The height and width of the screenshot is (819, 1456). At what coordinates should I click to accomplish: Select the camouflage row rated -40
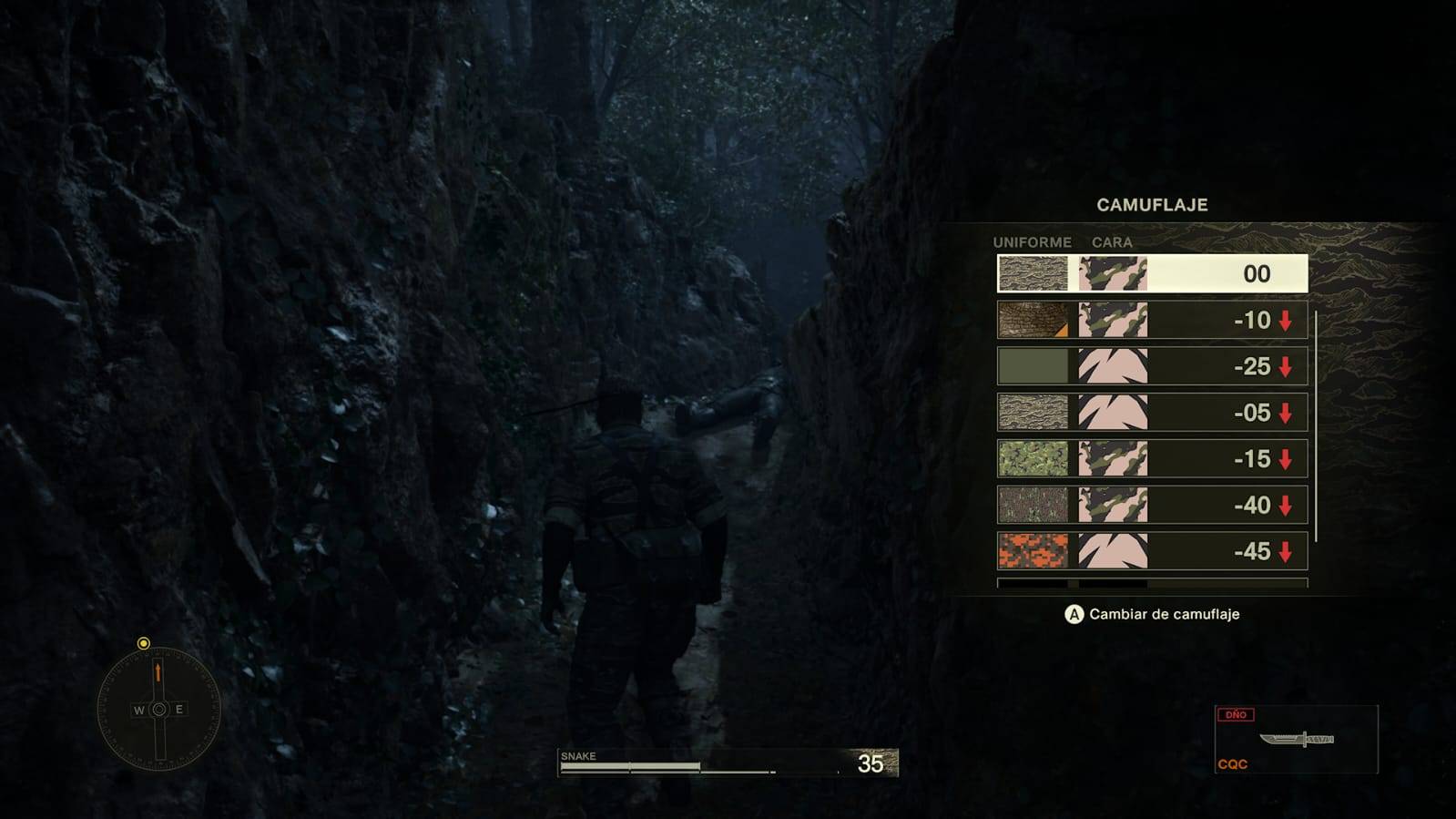1152,505
